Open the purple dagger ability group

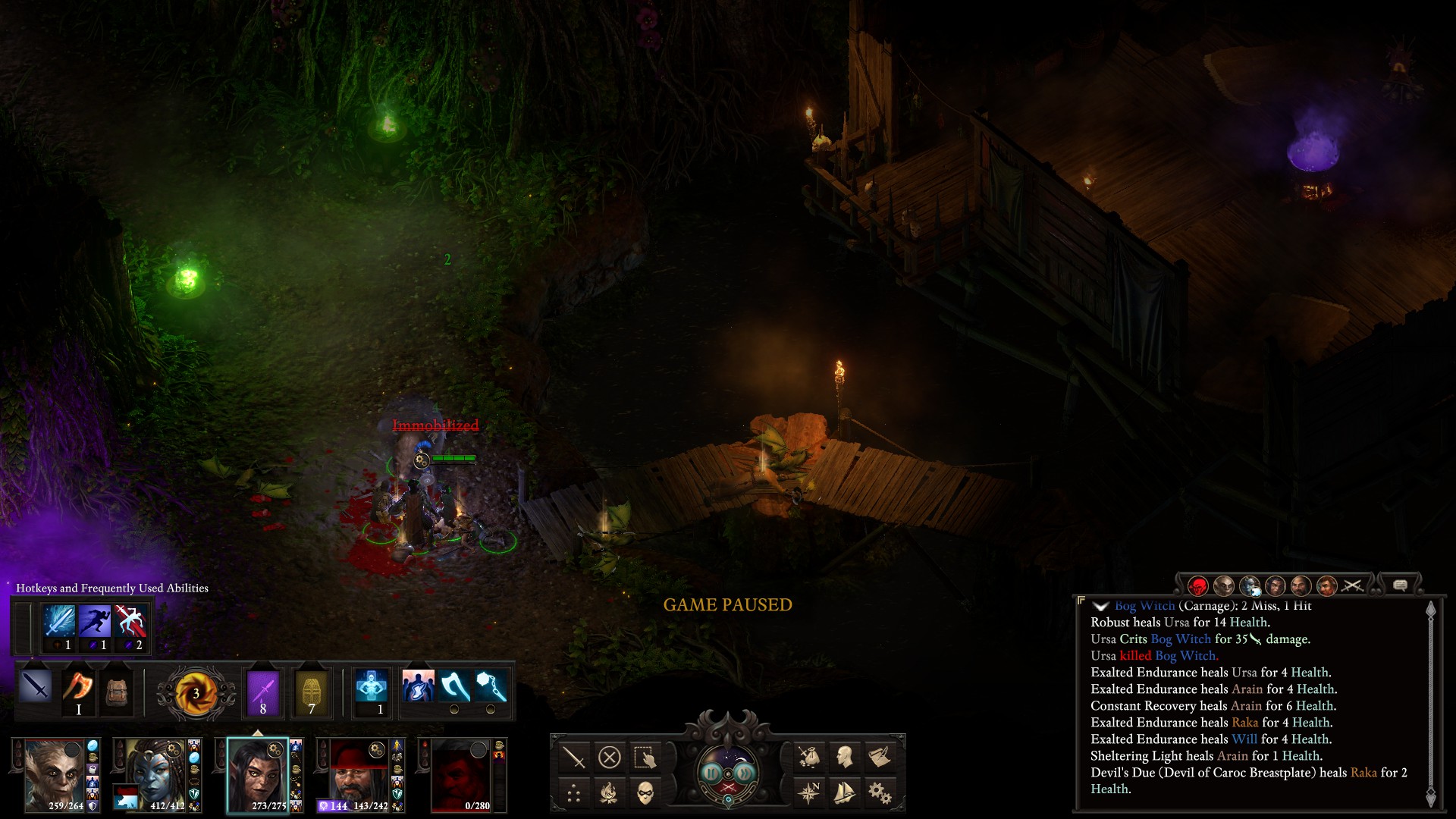[263, 692]
